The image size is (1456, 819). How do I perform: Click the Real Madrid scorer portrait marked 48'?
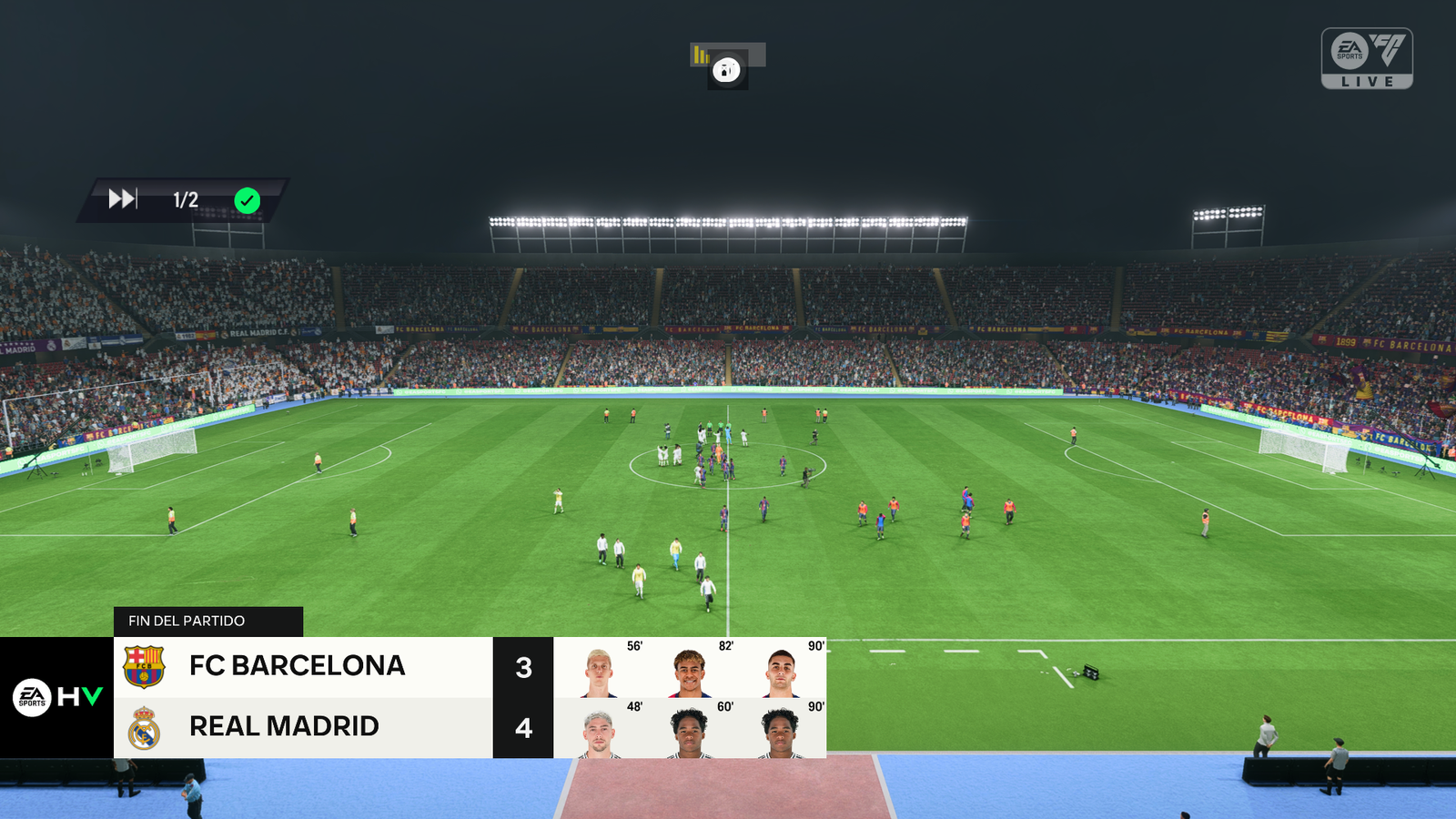tap(599, 733)
